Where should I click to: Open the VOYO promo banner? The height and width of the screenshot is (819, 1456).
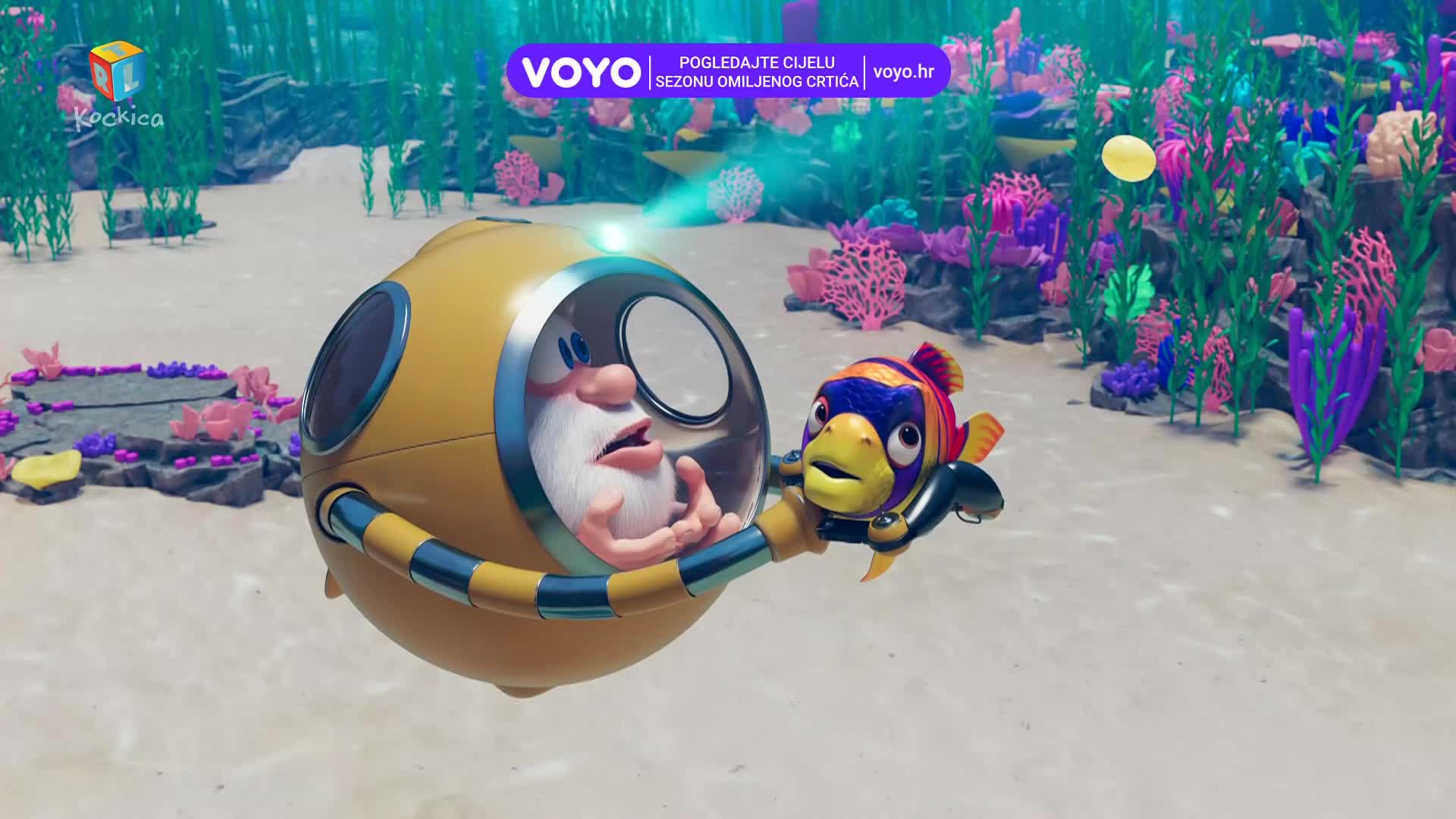click(728, 71)
